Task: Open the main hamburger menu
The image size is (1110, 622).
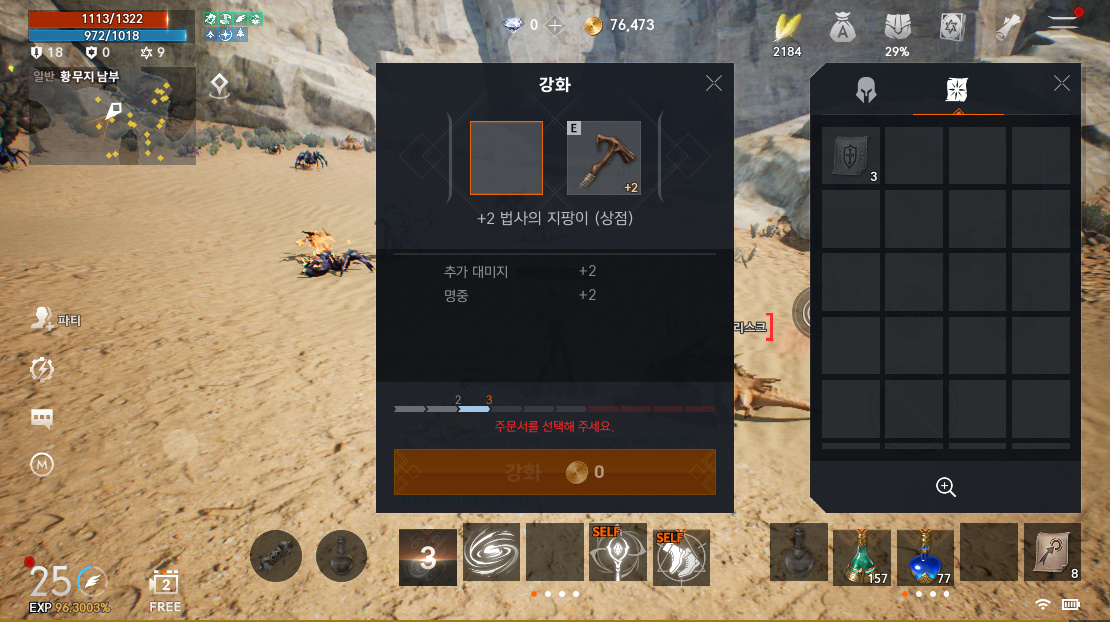Action: (x=1063, y=26)
